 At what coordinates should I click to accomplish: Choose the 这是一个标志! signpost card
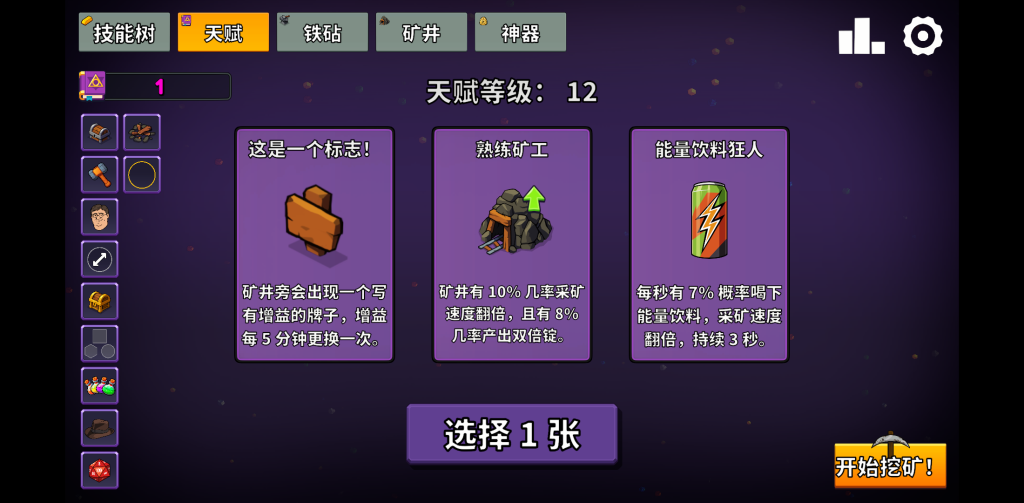(314, 244)
